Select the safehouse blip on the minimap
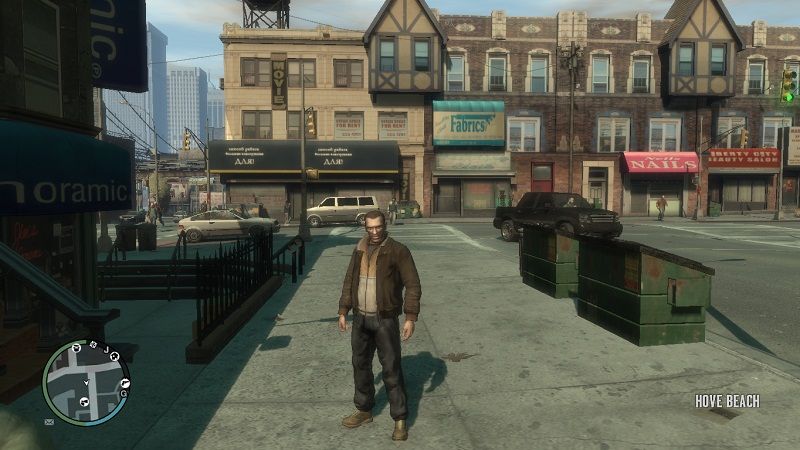The width and height of the screenshot is (800, 450). [114, 357]
